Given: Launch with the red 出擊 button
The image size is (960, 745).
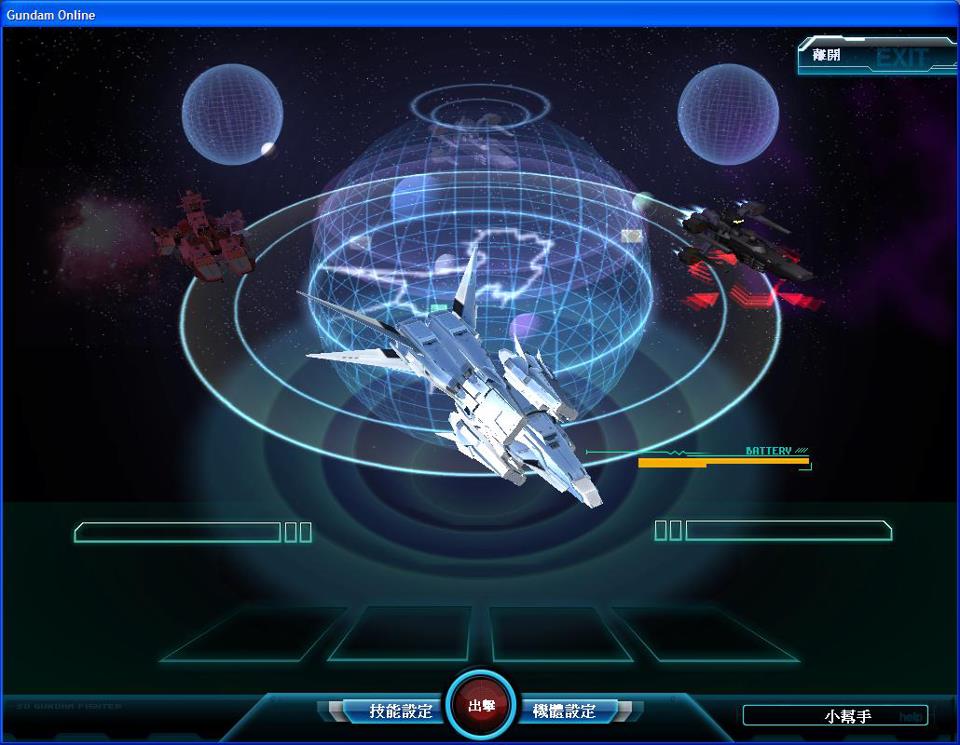Looking at the screenshot, I should pyautogui.click(x=481, y=705).
